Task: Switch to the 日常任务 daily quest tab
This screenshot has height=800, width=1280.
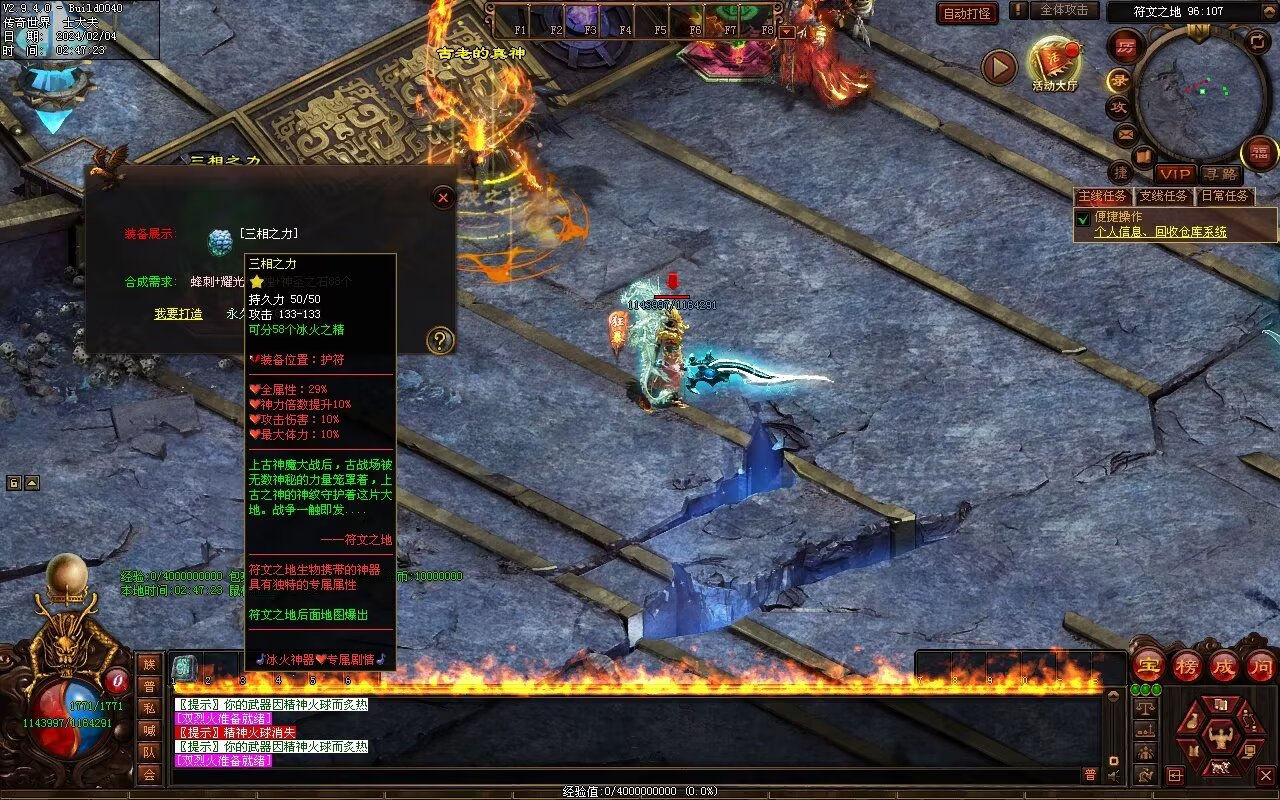Action: tap(1225, 196)
